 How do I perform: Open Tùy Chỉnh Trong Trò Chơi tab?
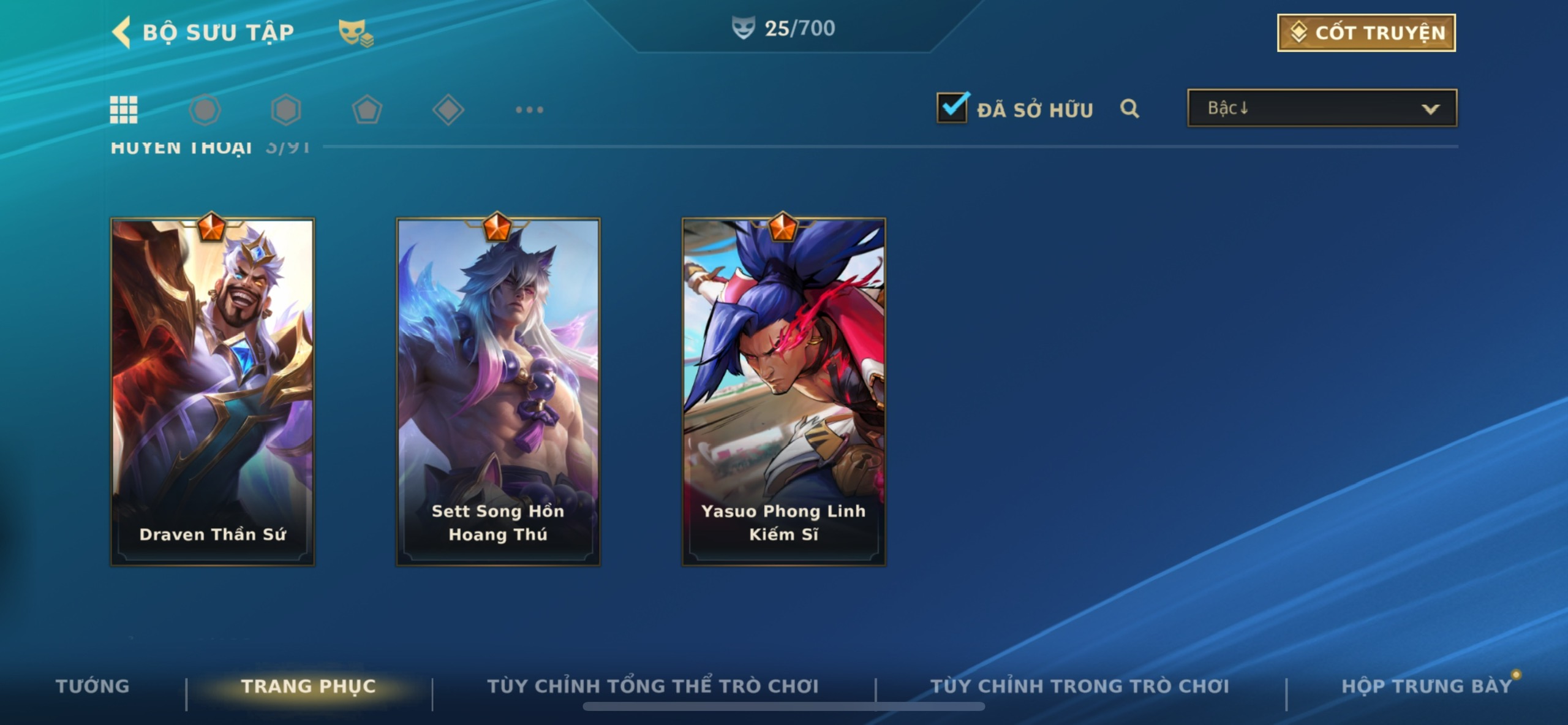coord(1080,686)
